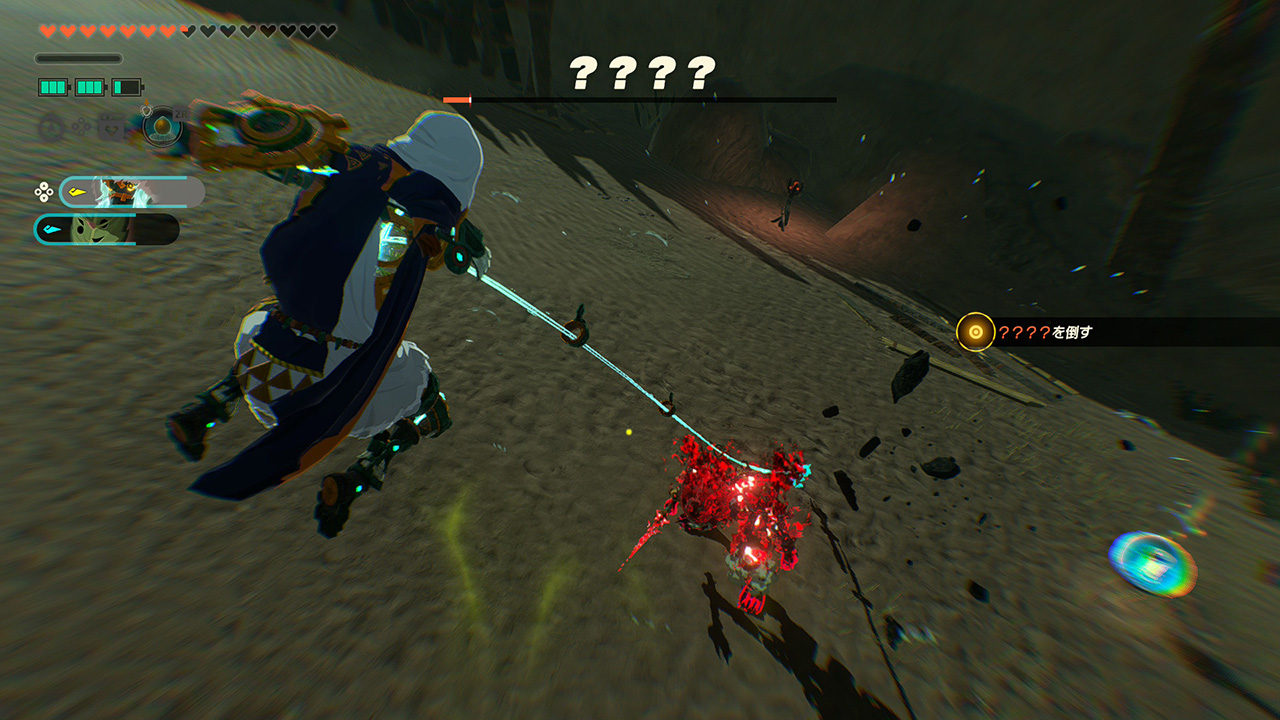Screen dimensions: 1280x720
Task: Select the throwable material item icon
Action: point(162,128)
